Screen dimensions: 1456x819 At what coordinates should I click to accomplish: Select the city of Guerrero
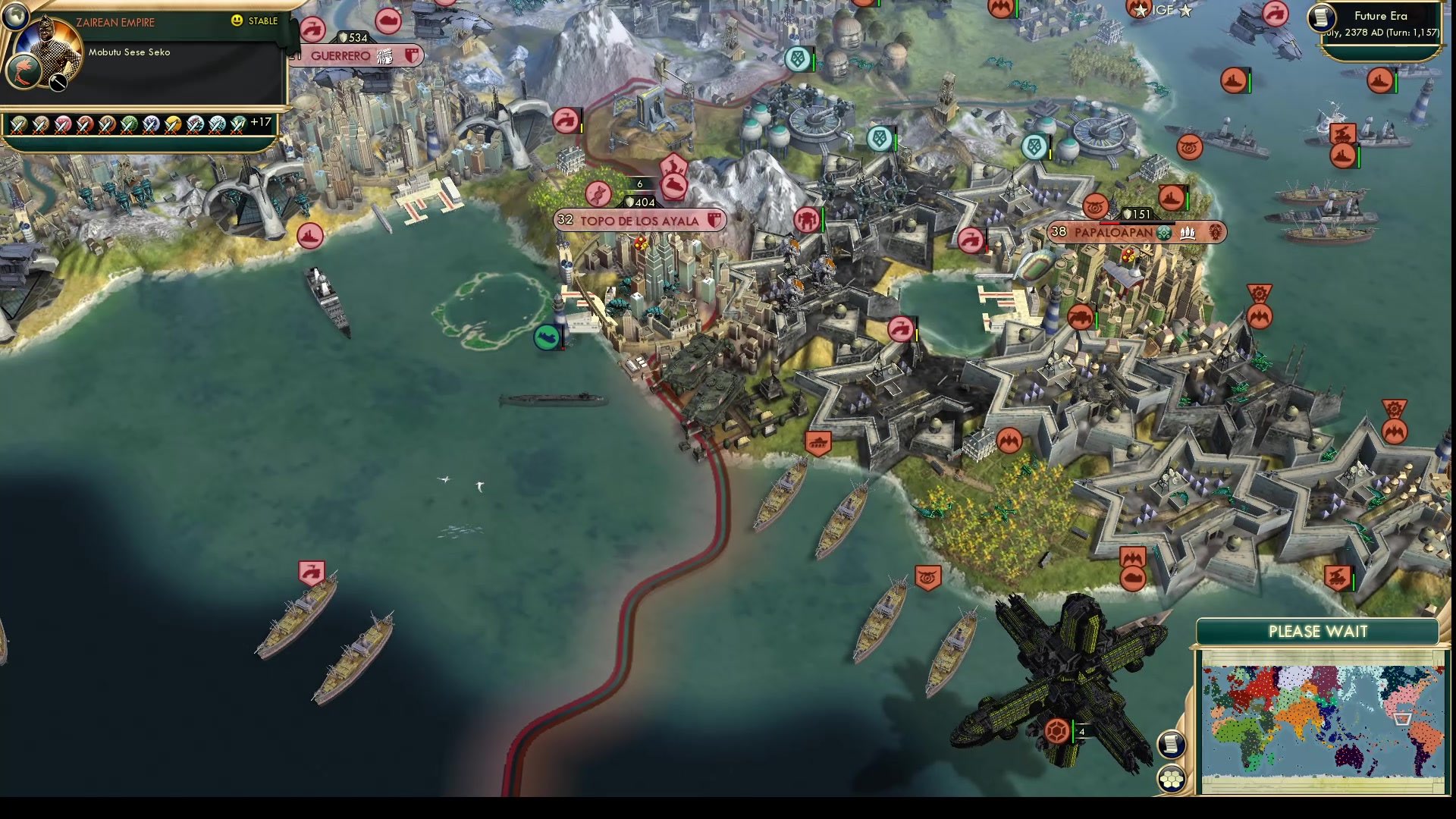coord(343,55)
